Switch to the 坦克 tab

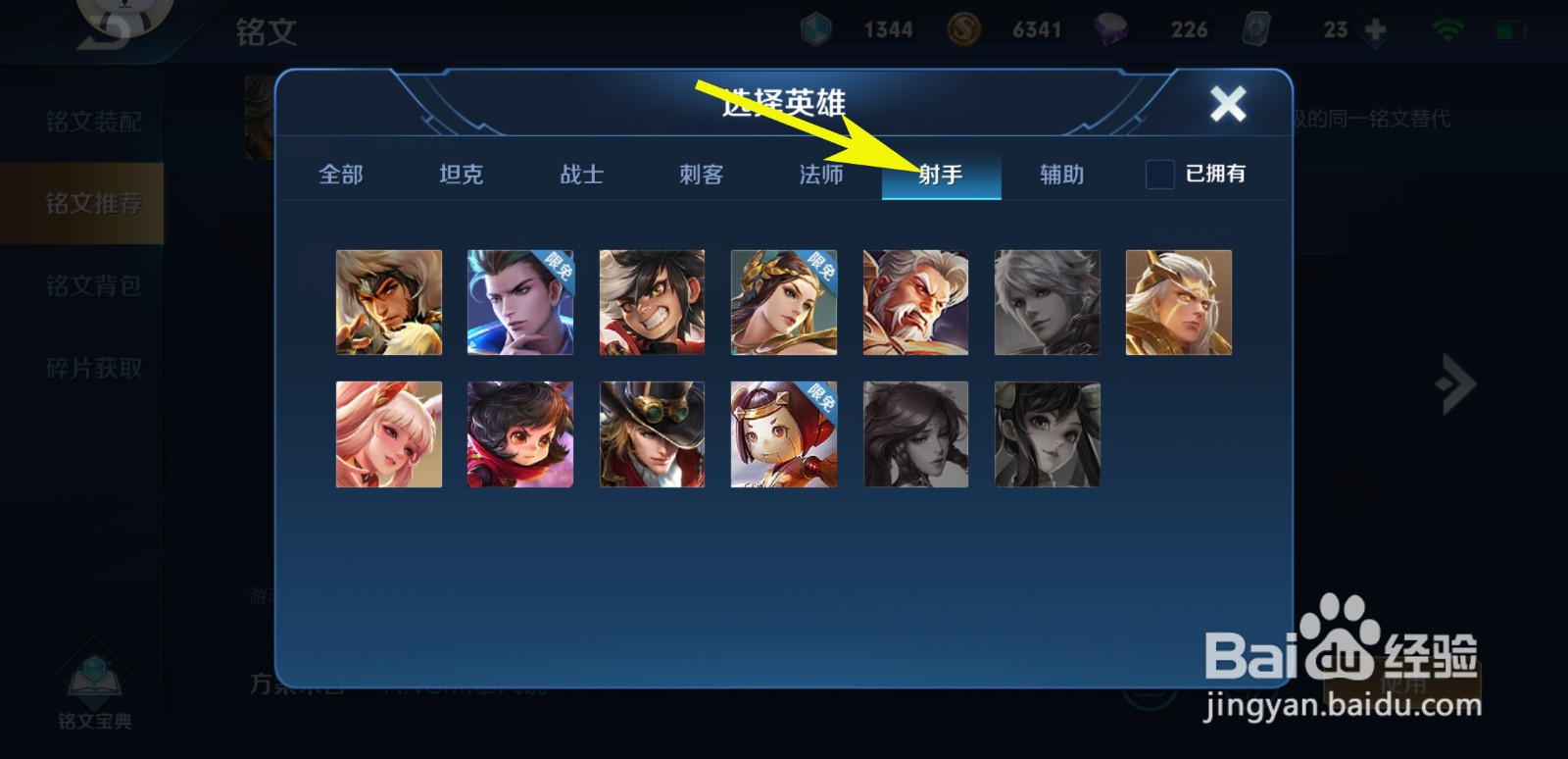pyautogui.click(x=461, y=175)
